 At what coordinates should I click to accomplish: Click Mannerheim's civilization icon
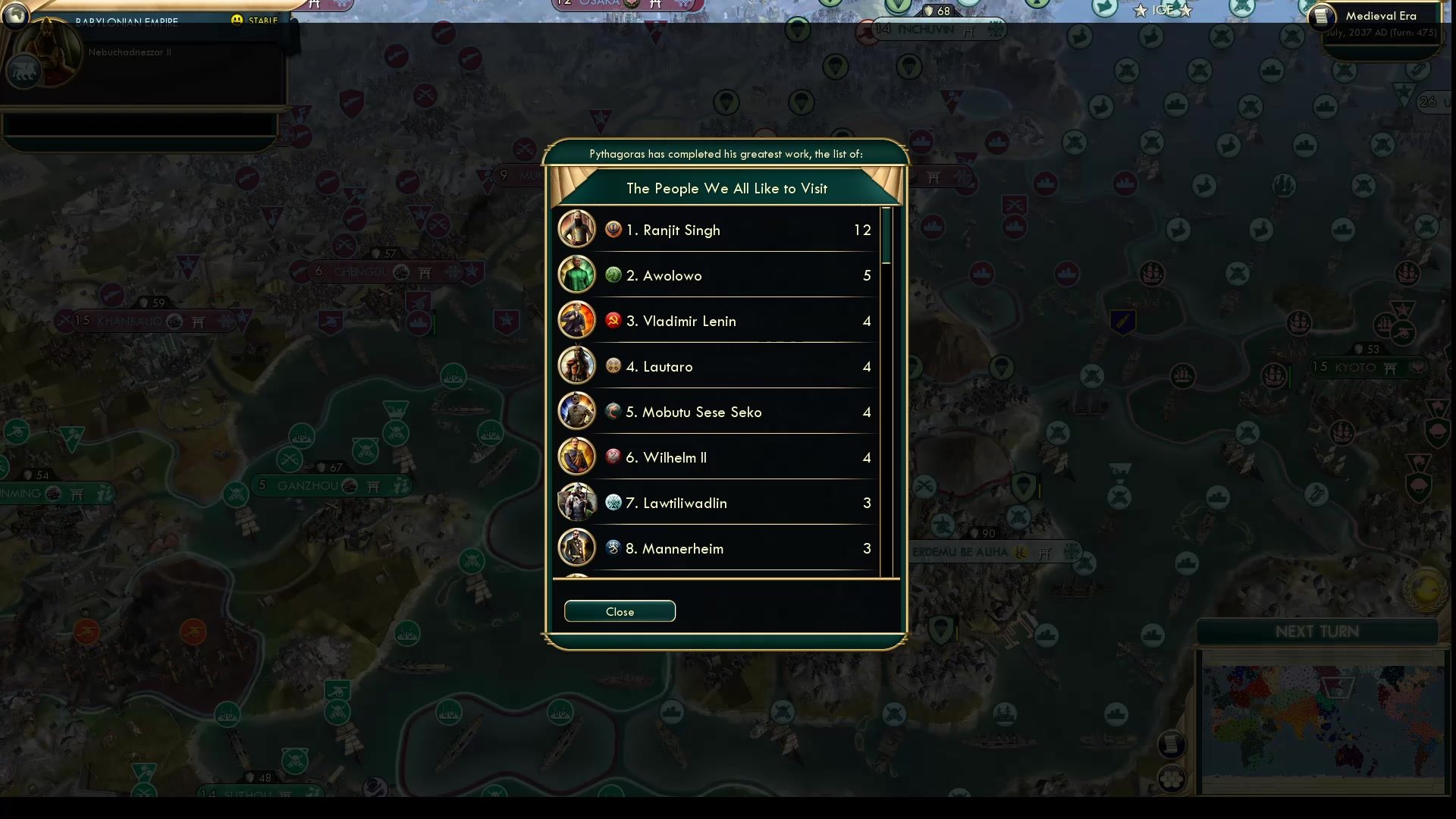(x=613, y=548)
